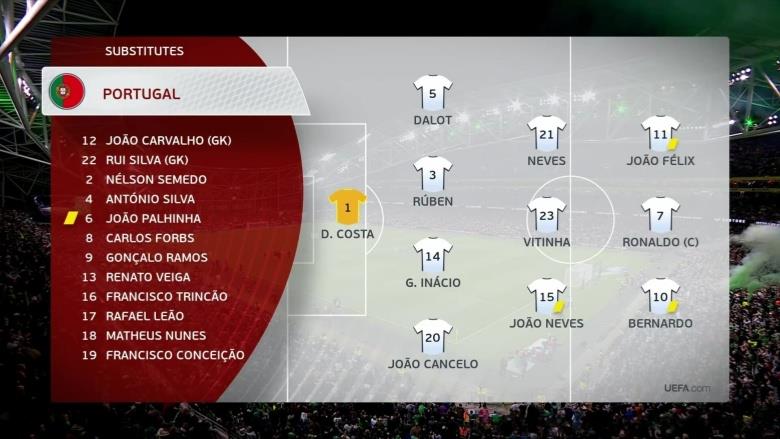Choose Dalot's number 5 shirt
This screenshot has width=780, height=439.
432,92
